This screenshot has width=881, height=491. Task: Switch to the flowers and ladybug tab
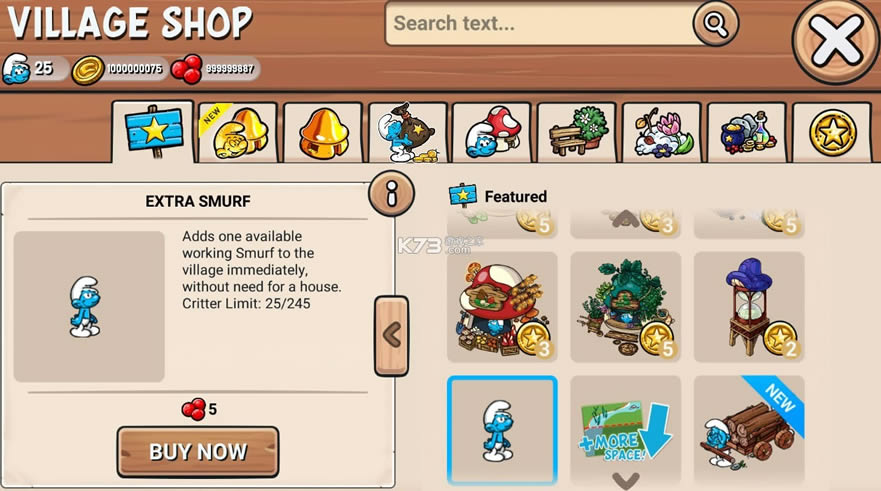click(661, 134)
